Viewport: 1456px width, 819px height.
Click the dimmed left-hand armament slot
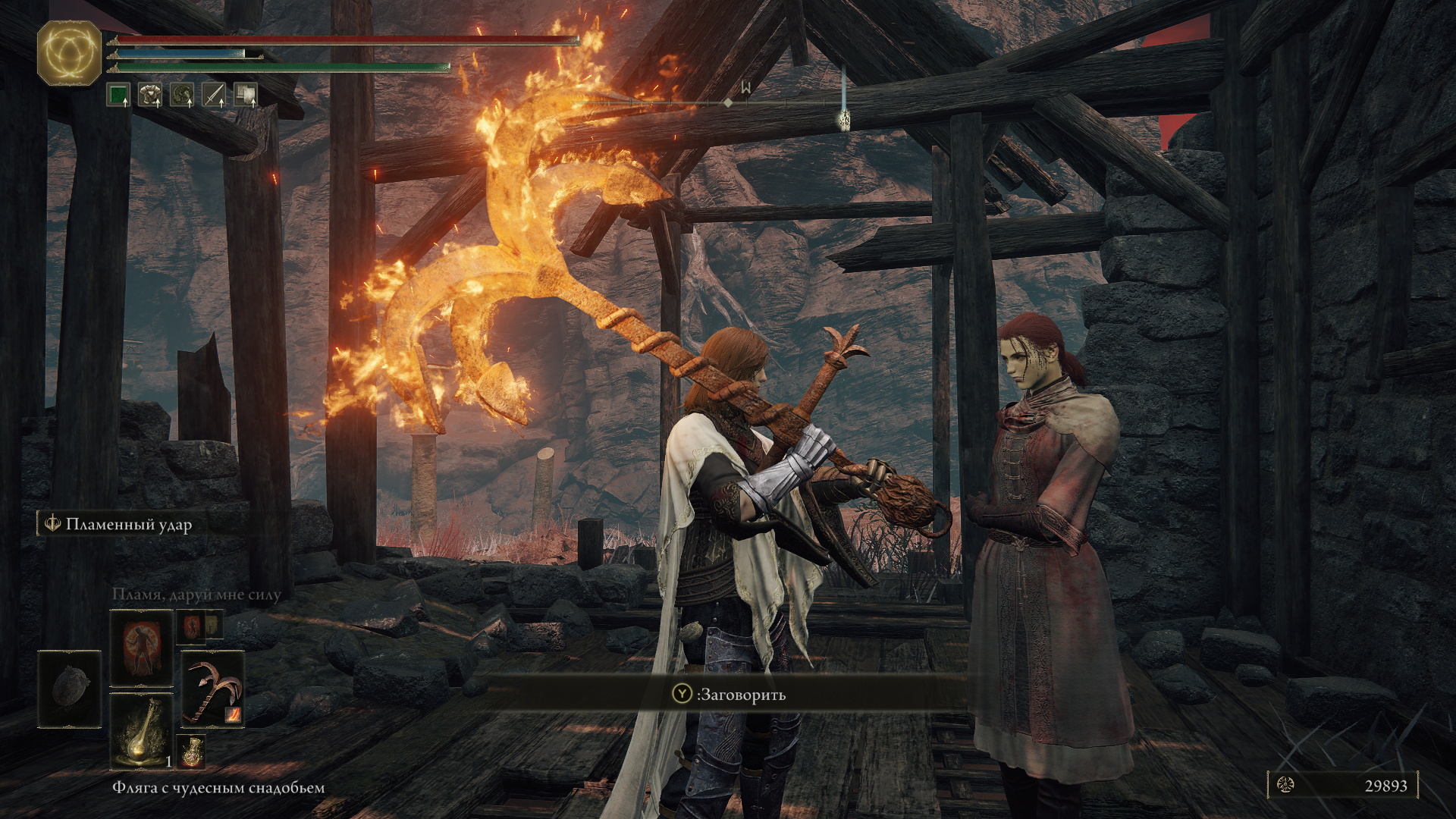point(70,689)
